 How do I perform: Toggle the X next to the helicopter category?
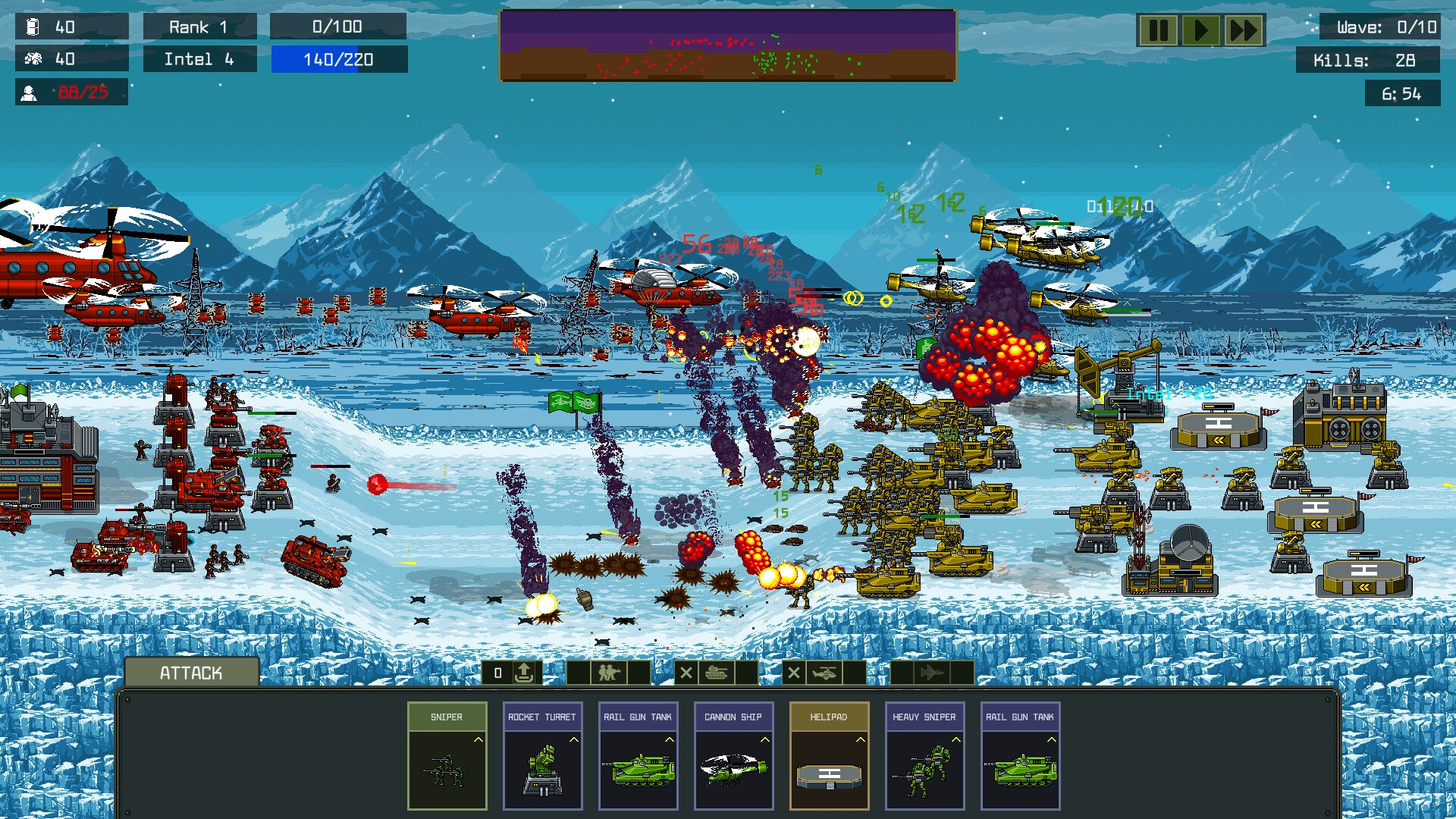[795, 673]
